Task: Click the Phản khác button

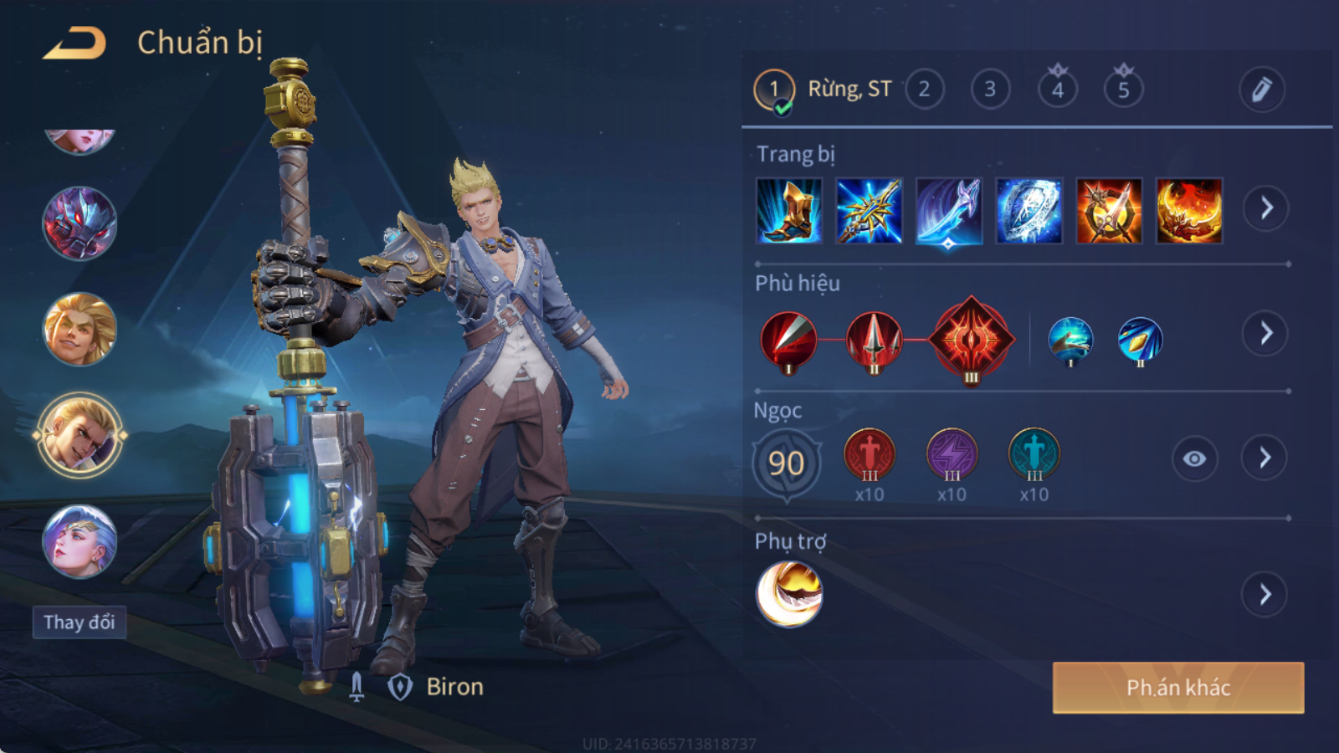Action: point(1178,687)
